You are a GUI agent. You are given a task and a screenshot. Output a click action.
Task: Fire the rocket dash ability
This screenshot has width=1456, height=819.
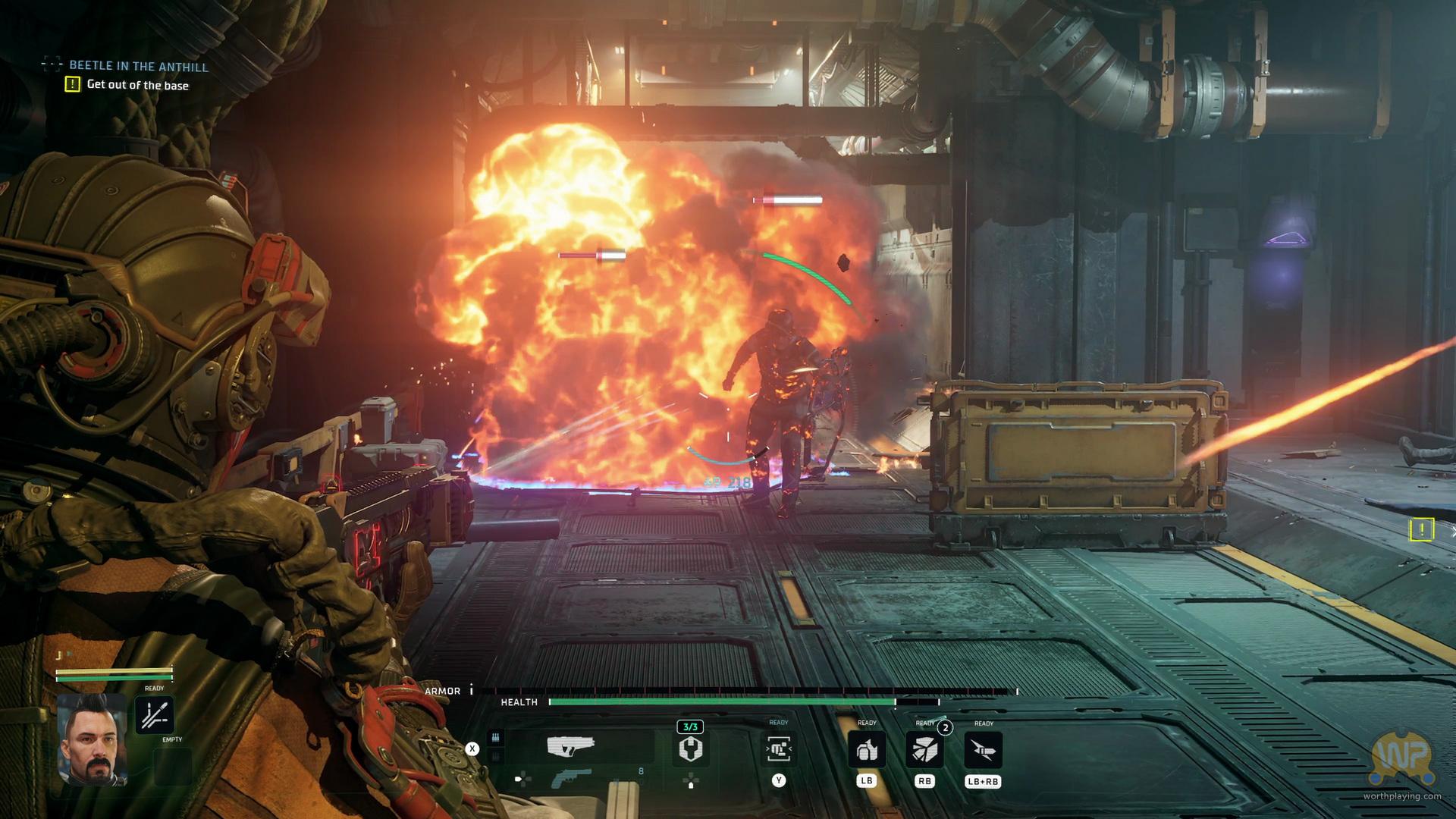(983, 750)
